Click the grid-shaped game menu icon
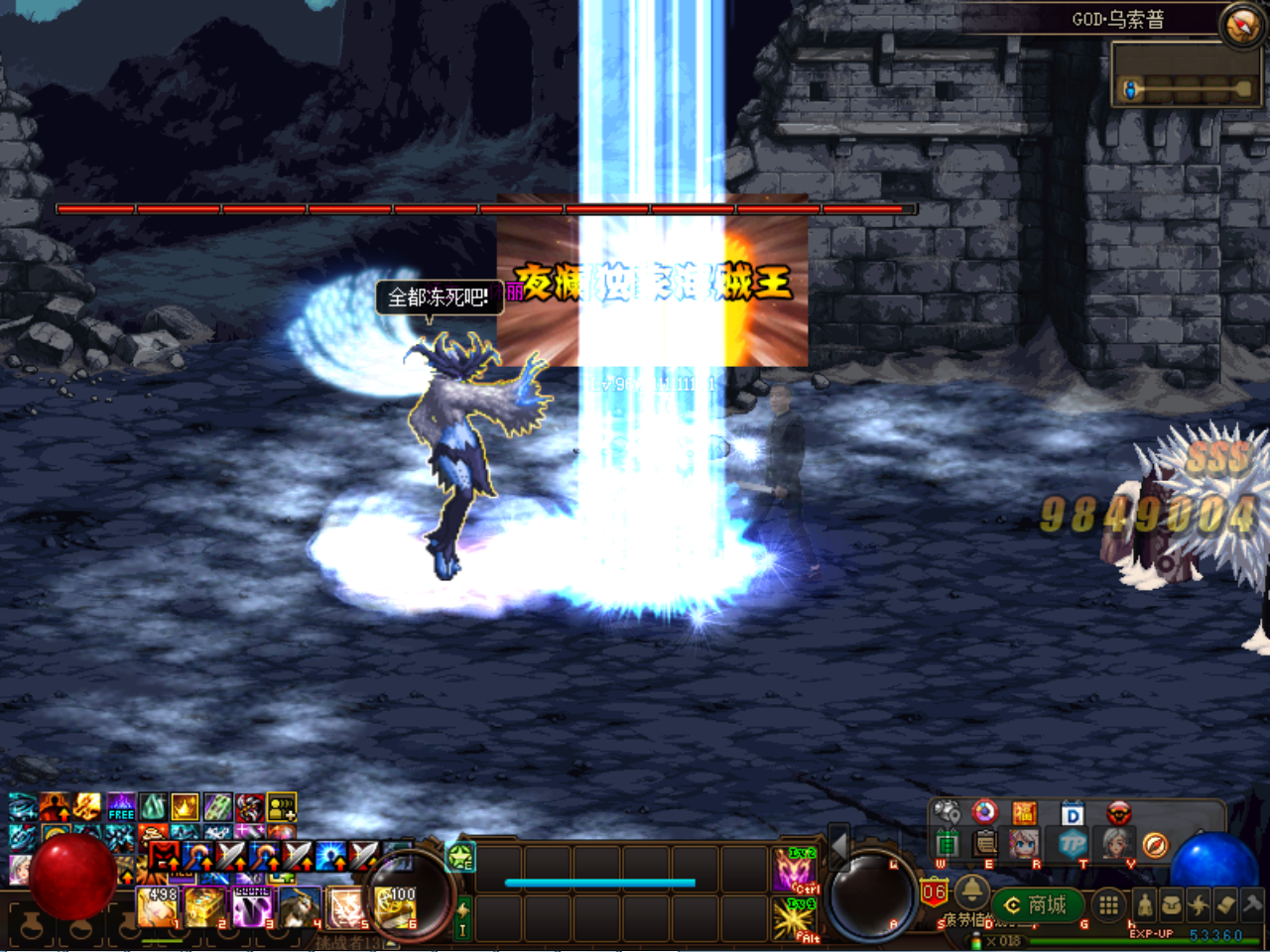The width and height of the screenshot is (1270, 952). click(x=1106, y=904)
